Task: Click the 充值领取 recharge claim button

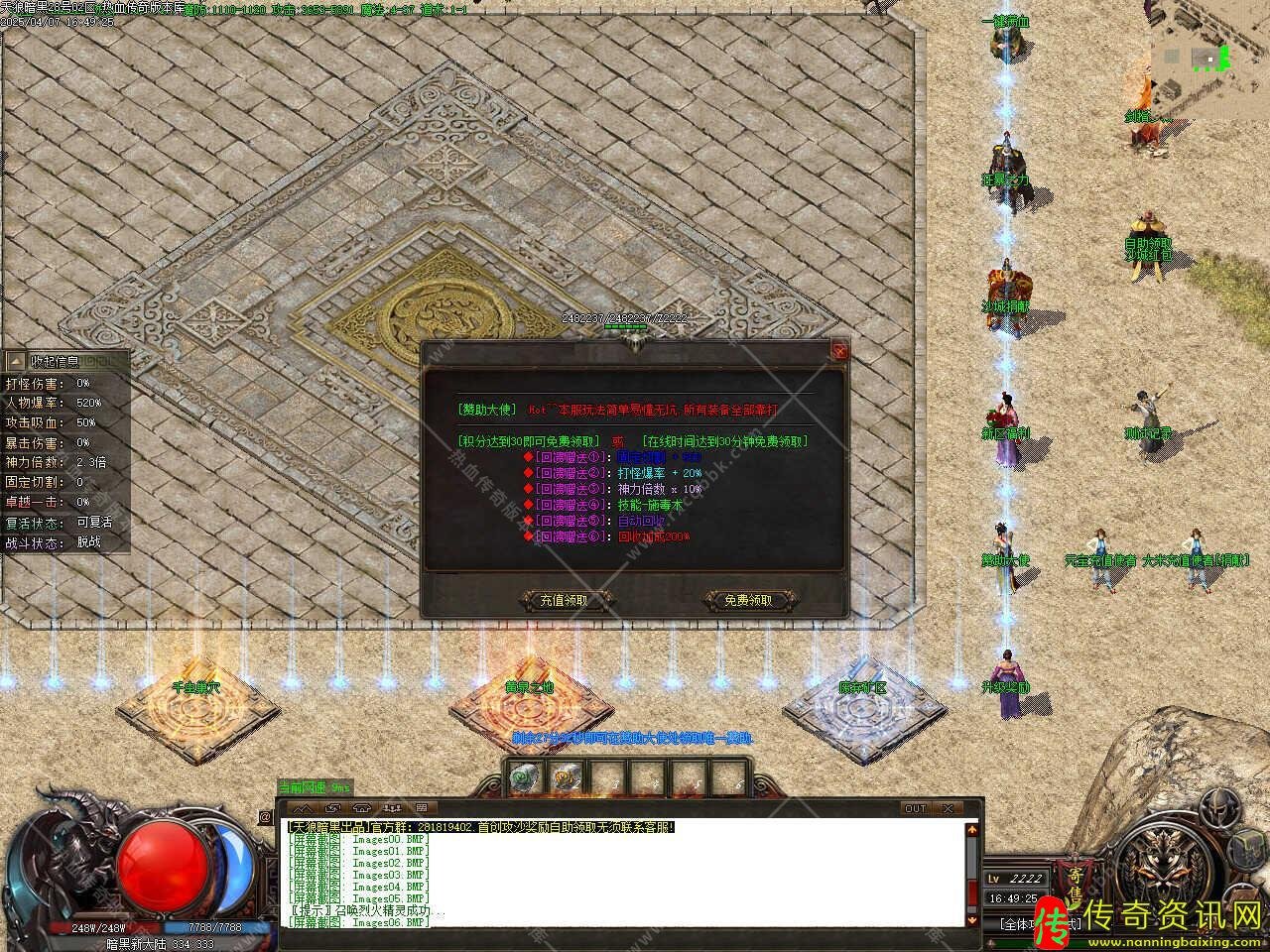Action: [x=564, y=600]
